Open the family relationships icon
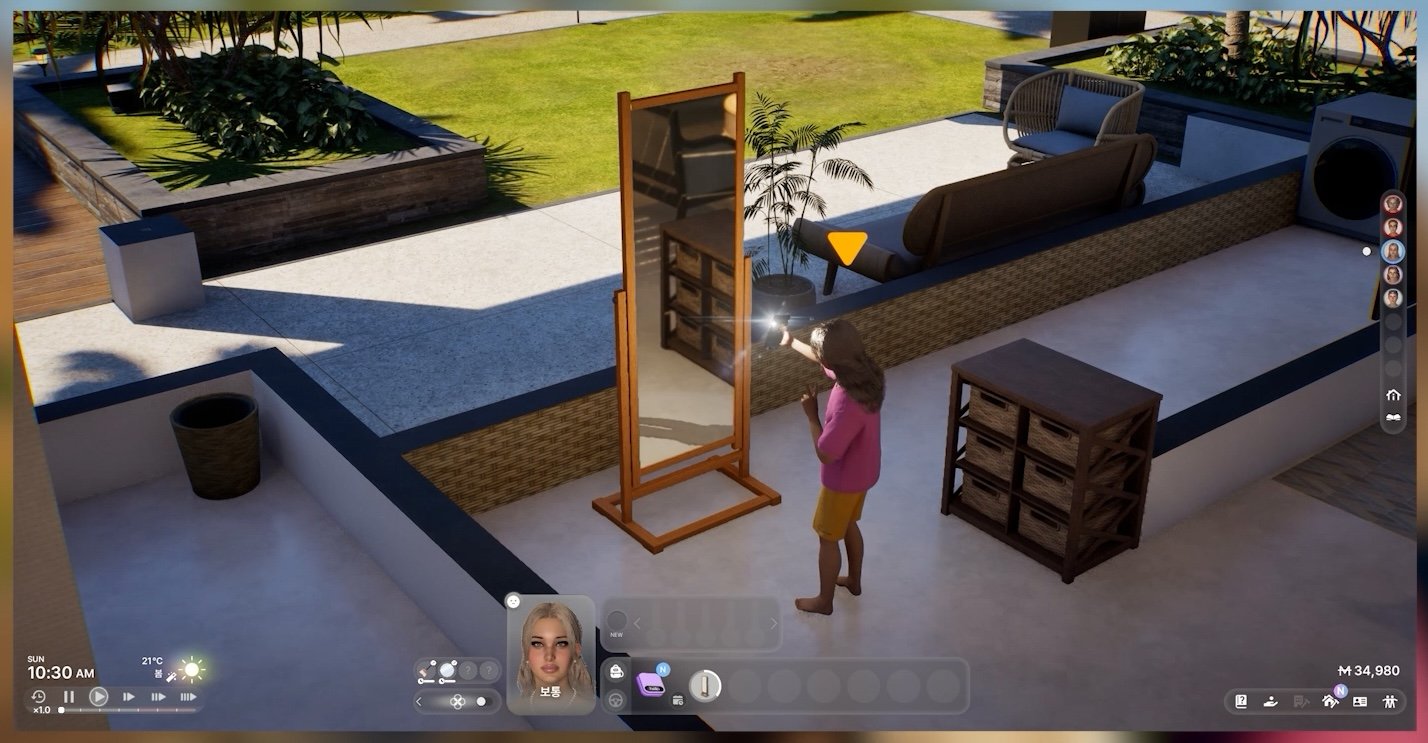The width and height of the screenshot is (1428, 743). tap(1389, 701)
